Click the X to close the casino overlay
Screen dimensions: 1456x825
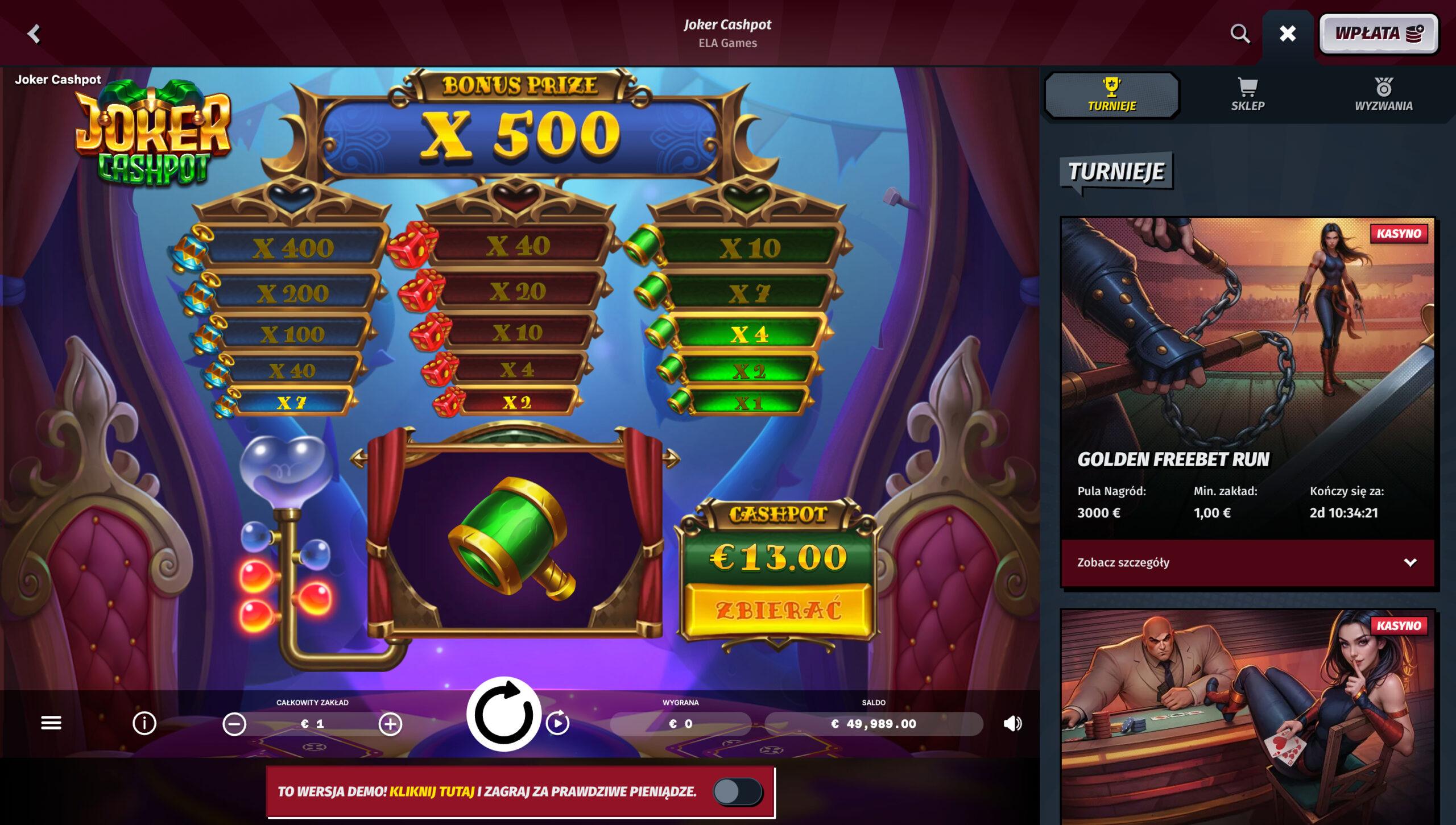click(x=1287, y=34)
